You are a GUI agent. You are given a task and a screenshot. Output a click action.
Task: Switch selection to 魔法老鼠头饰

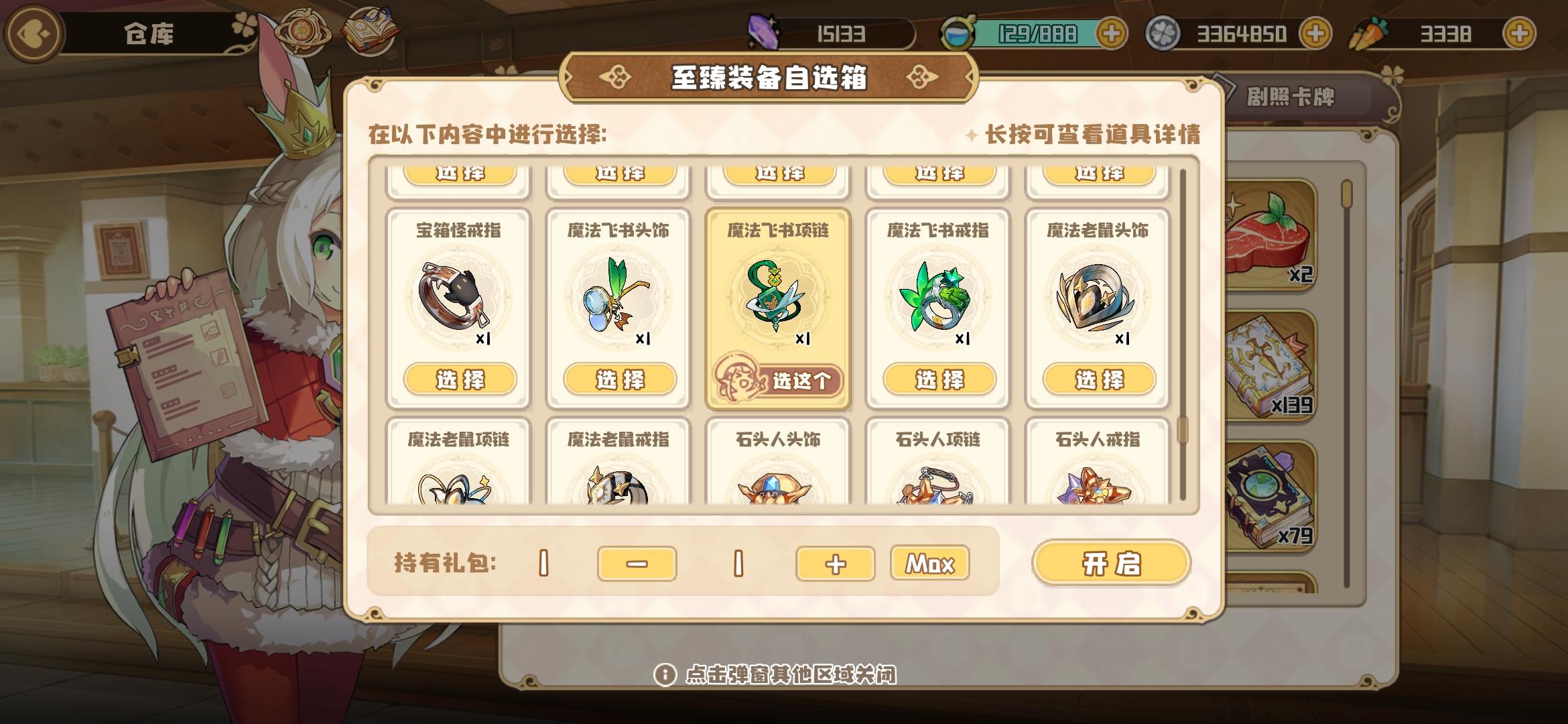pyautogui.click(x=1098, y=379)
